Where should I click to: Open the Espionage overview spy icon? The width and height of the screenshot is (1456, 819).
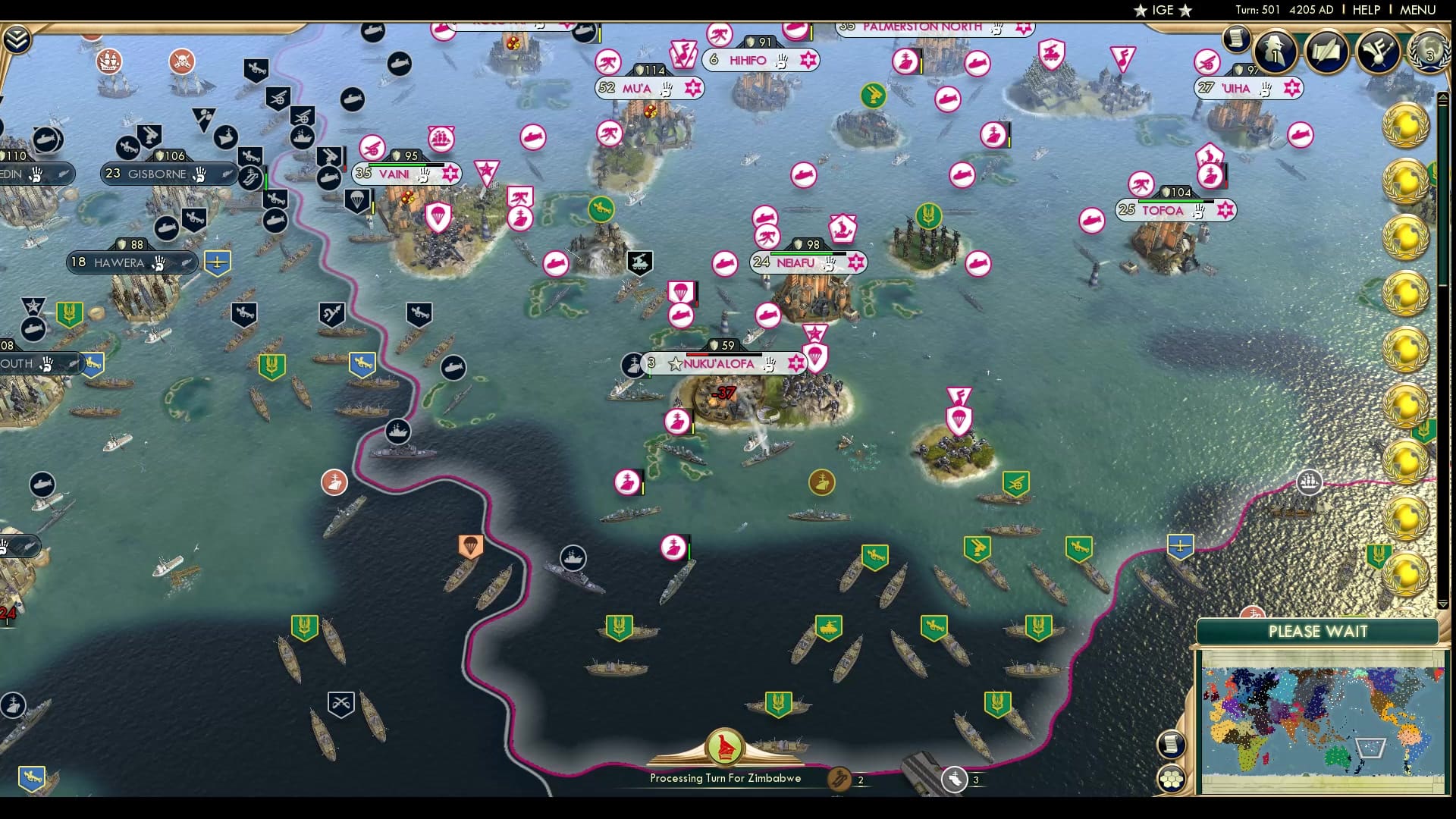coord(1274,51)
